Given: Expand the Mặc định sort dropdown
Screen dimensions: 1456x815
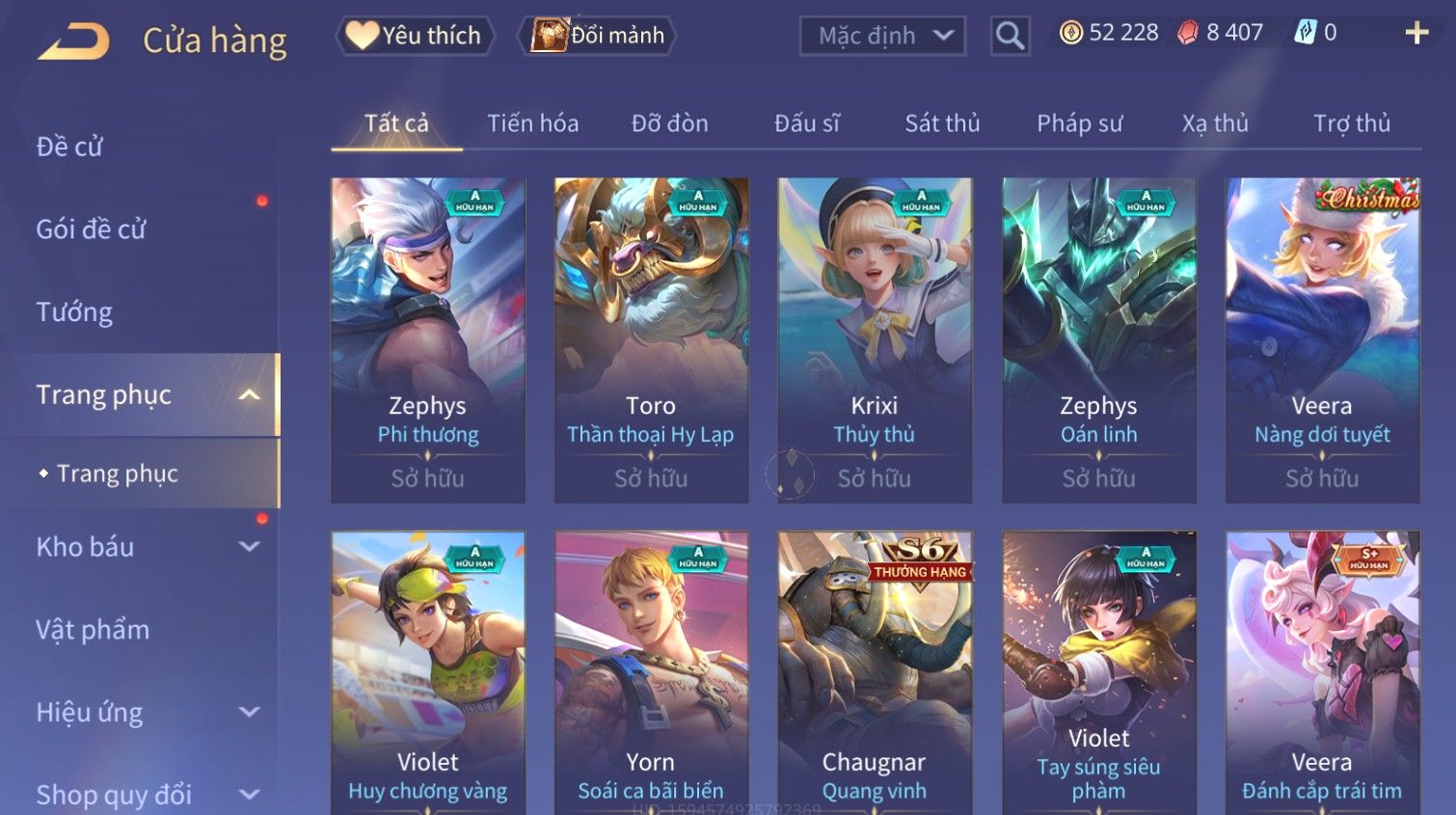Looking at the screenshot, I should pyautogui.click(x=882, y=36).
